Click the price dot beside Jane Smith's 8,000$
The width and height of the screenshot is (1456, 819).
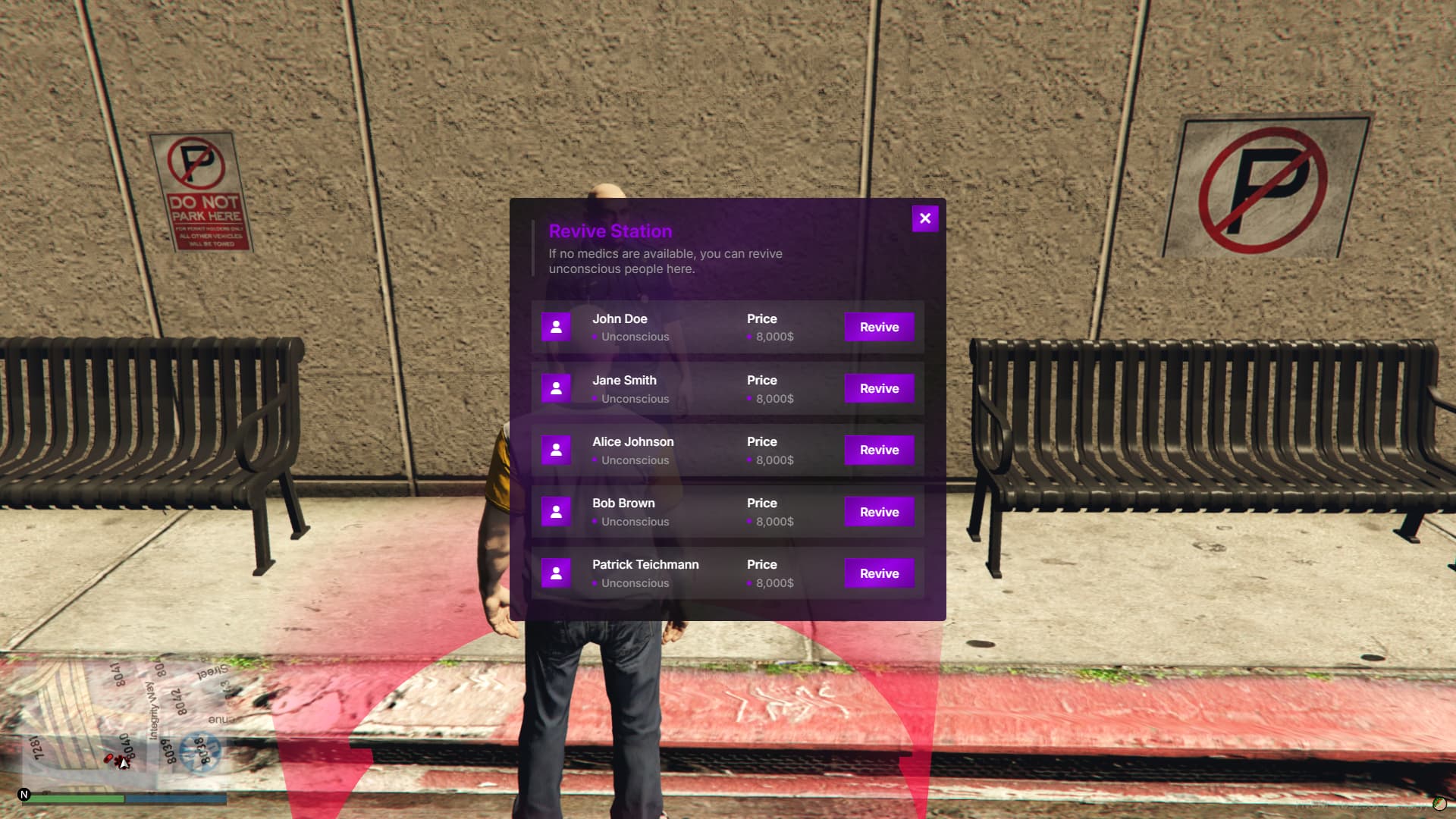coord(749,399)
